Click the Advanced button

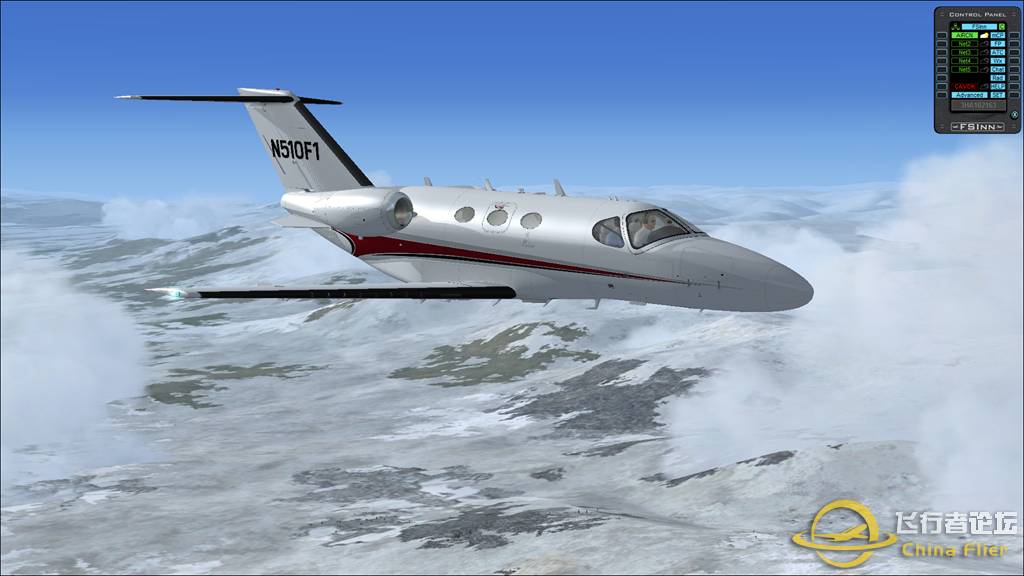(968, 95)
